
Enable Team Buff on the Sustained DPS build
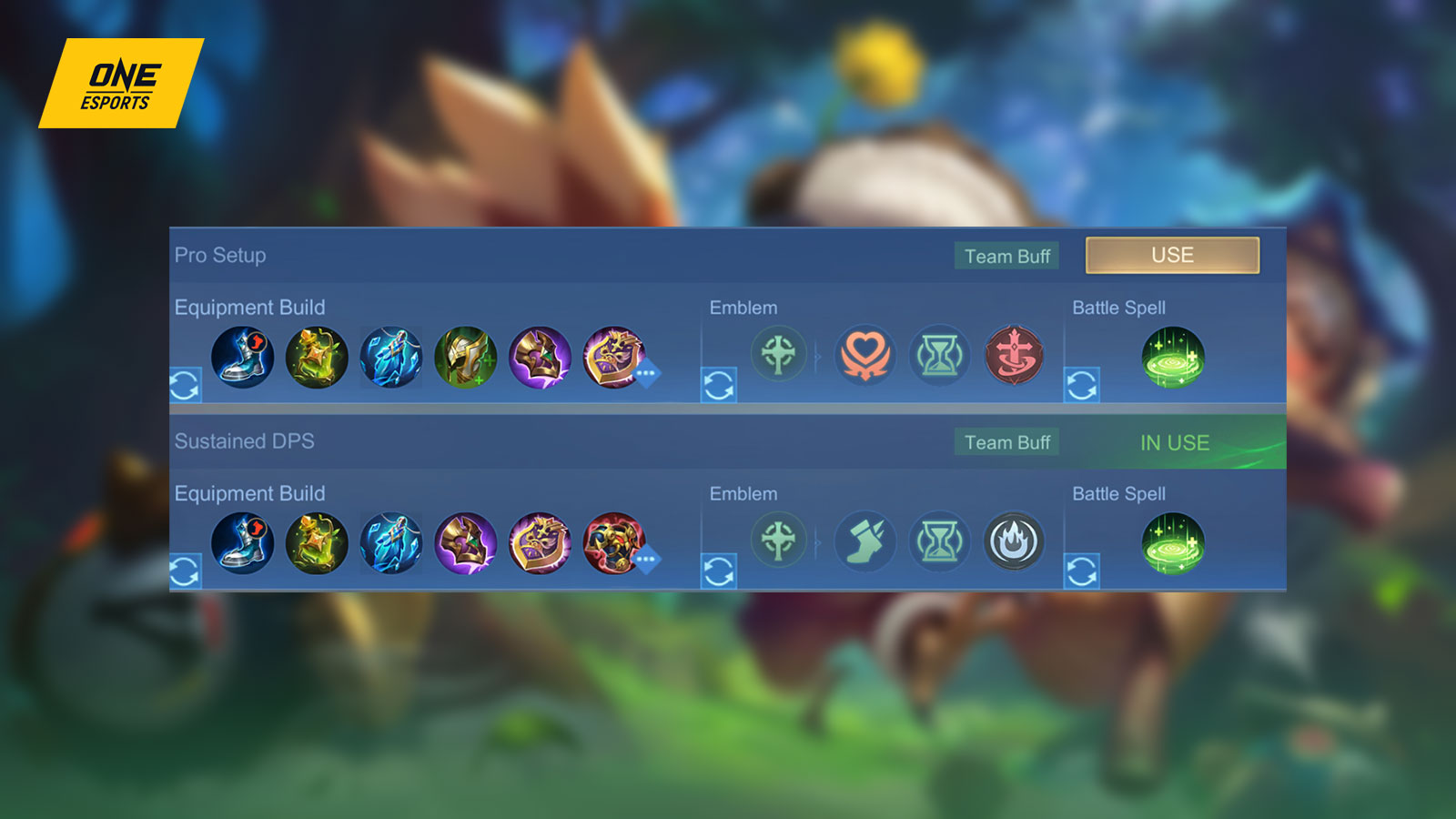[1006, 442]
